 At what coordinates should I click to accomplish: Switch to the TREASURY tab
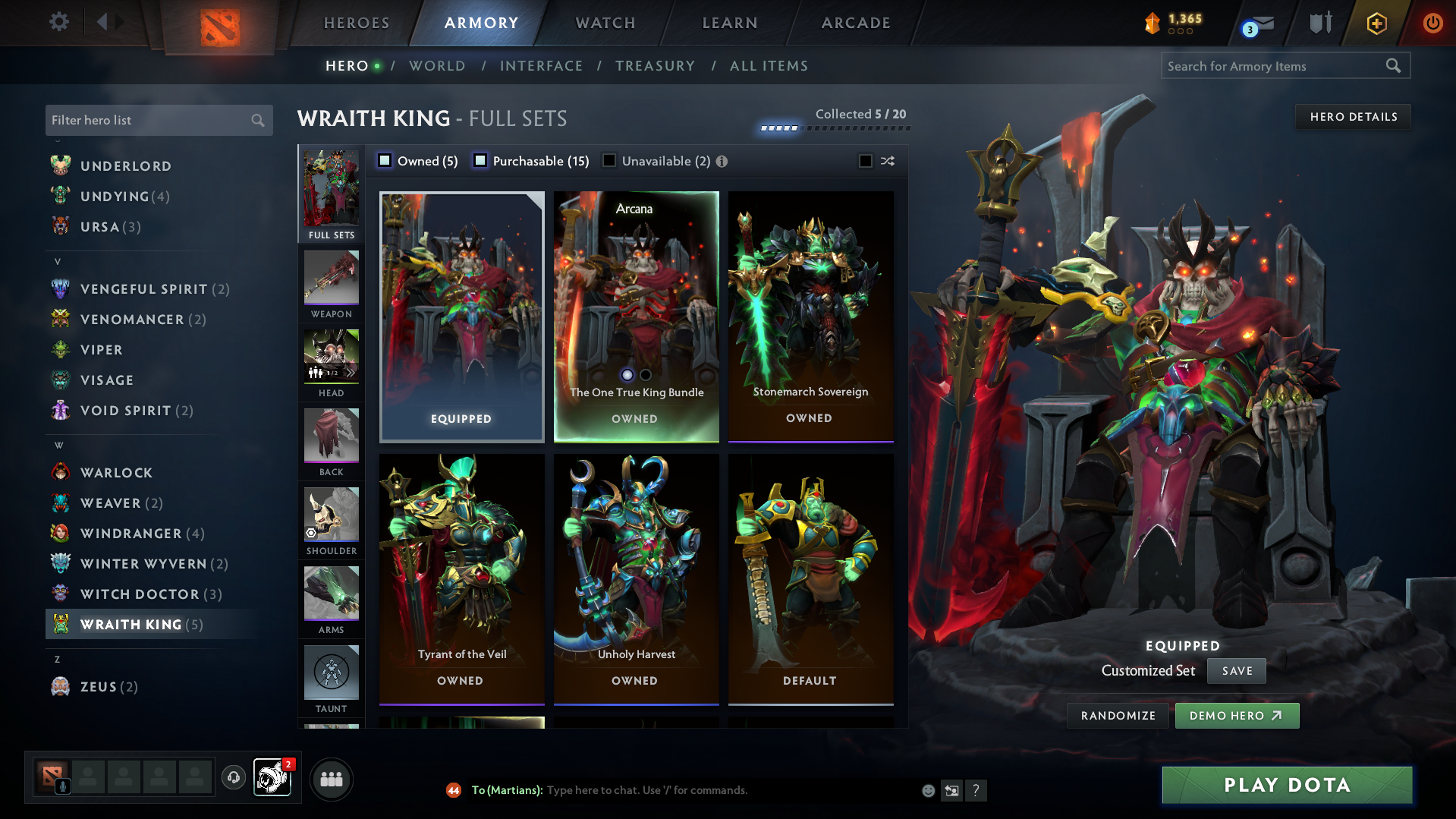[655, 66]
